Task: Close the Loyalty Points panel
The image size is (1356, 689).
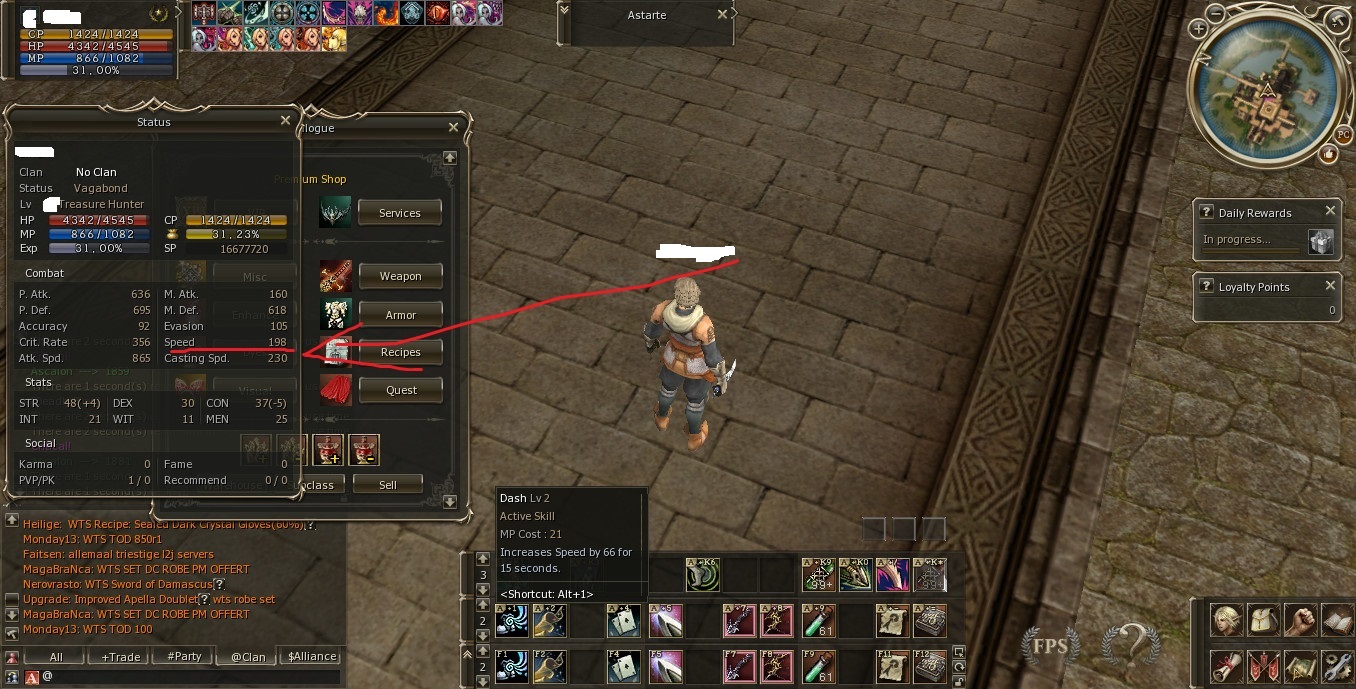Action: (1330, 285)
